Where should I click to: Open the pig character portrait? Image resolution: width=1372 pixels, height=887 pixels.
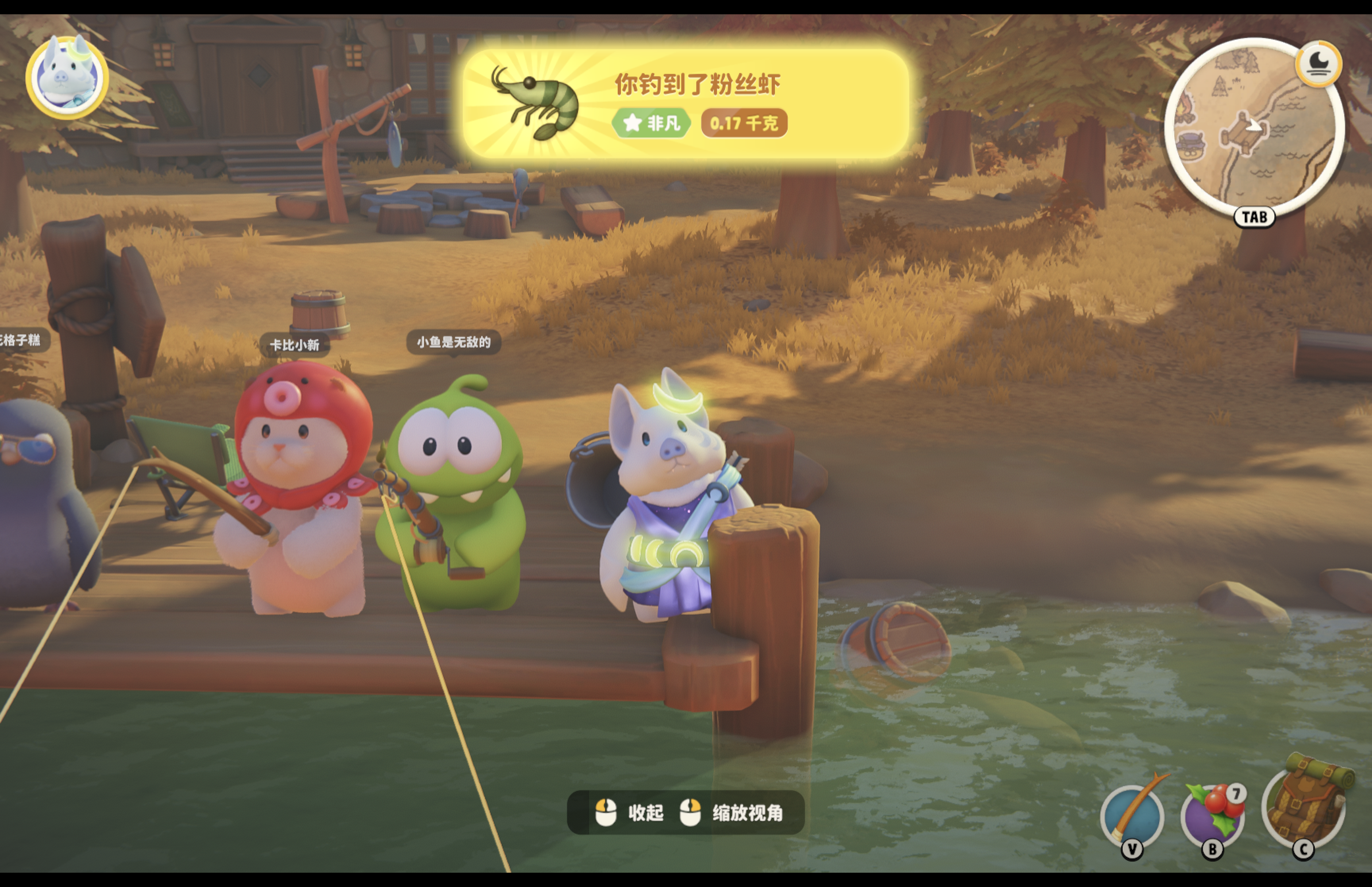[x=67, y=77]
